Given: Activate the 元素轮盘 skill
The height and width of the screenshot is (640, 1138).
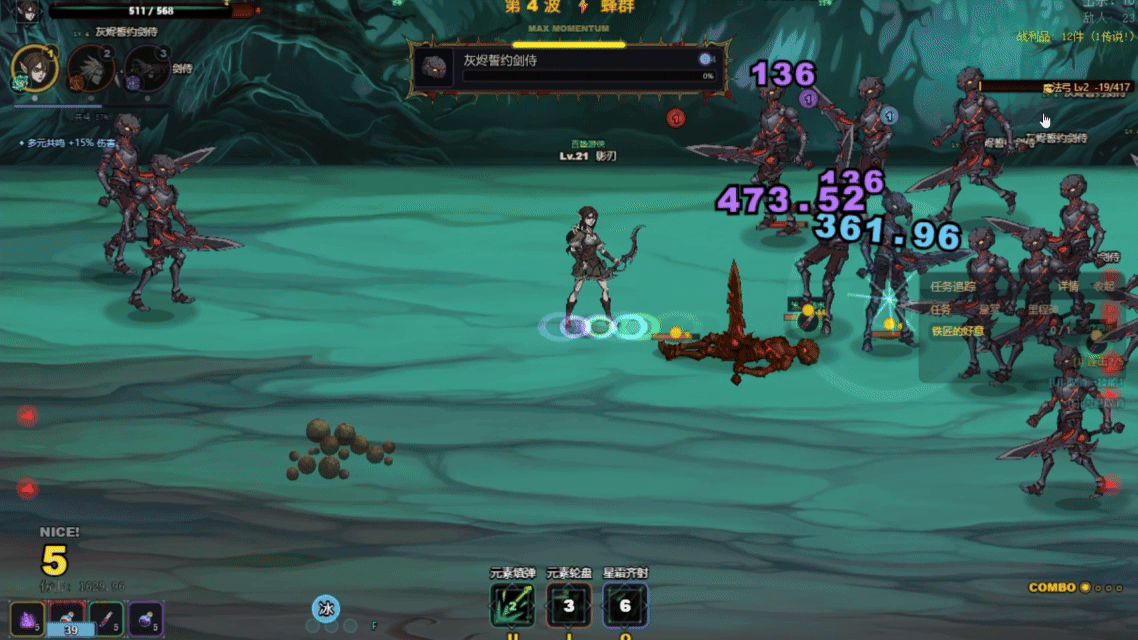Looking at the screenshot, I should [x=569, y=605].
